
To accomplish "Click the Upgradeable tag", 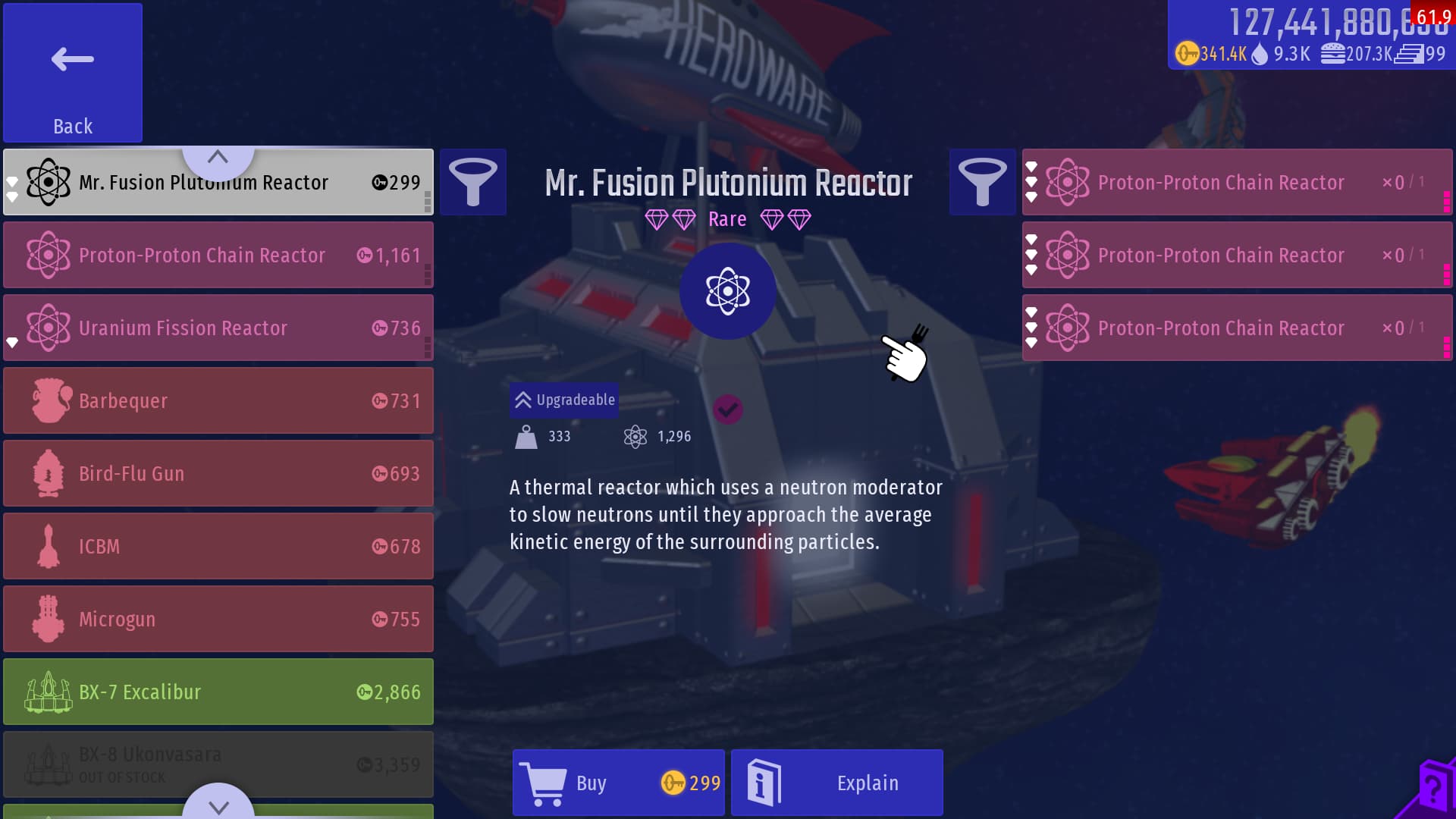I will [564, 400].
